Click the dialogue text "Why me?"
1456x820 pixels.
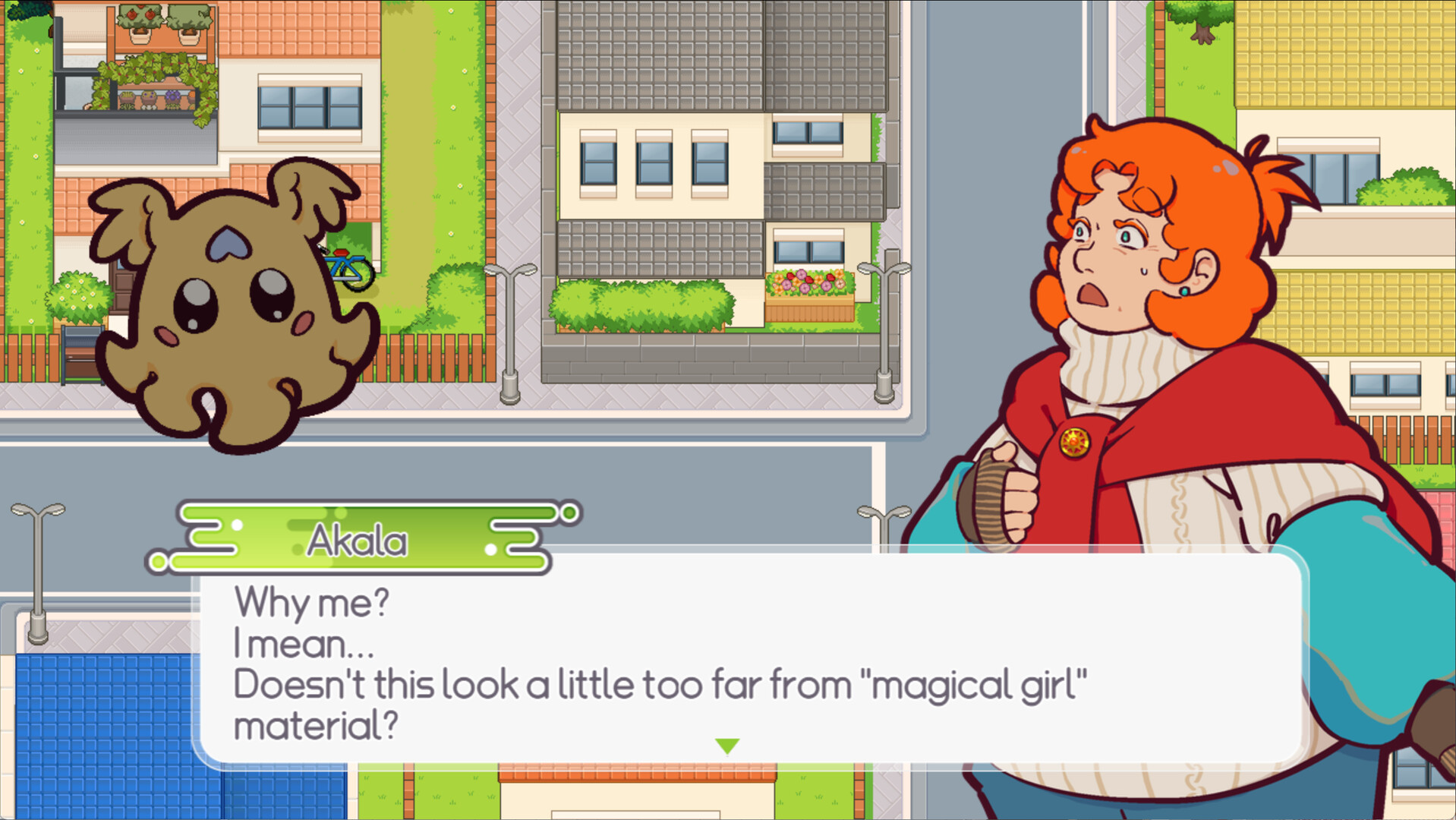click(x=311, y=604)
